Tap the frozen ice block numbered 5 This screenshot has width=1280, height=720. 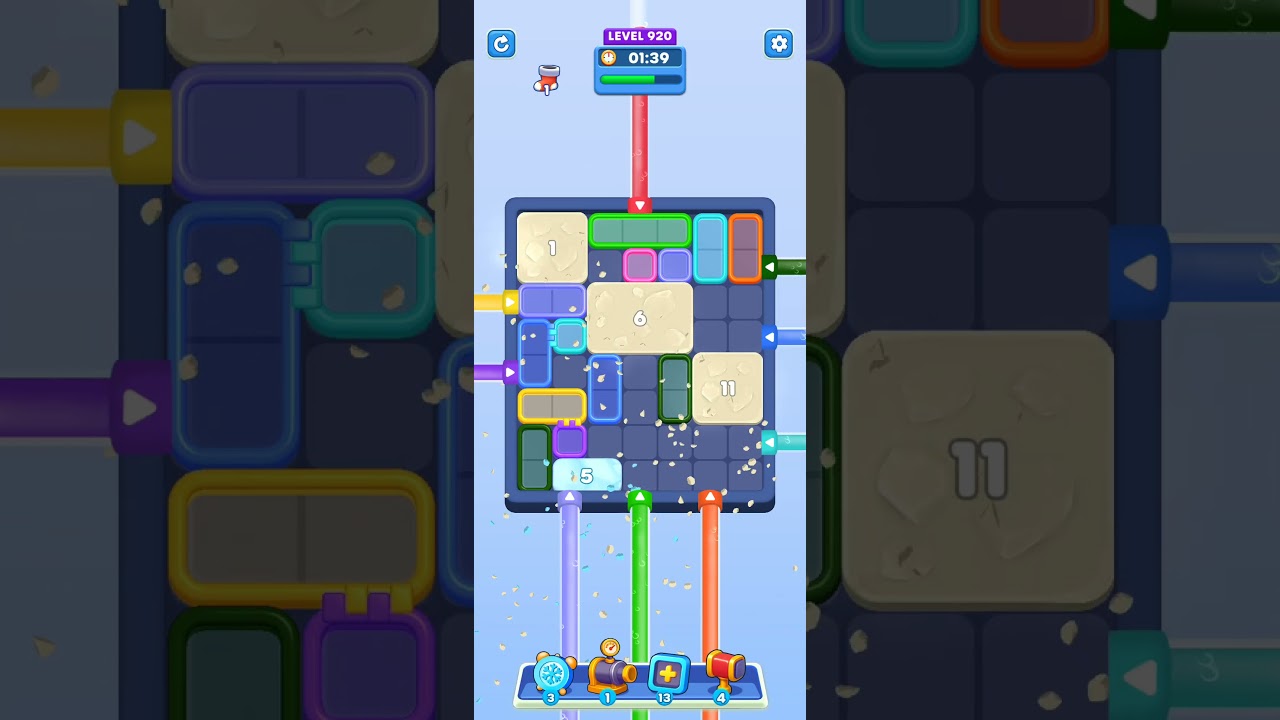tap(587, 475)
